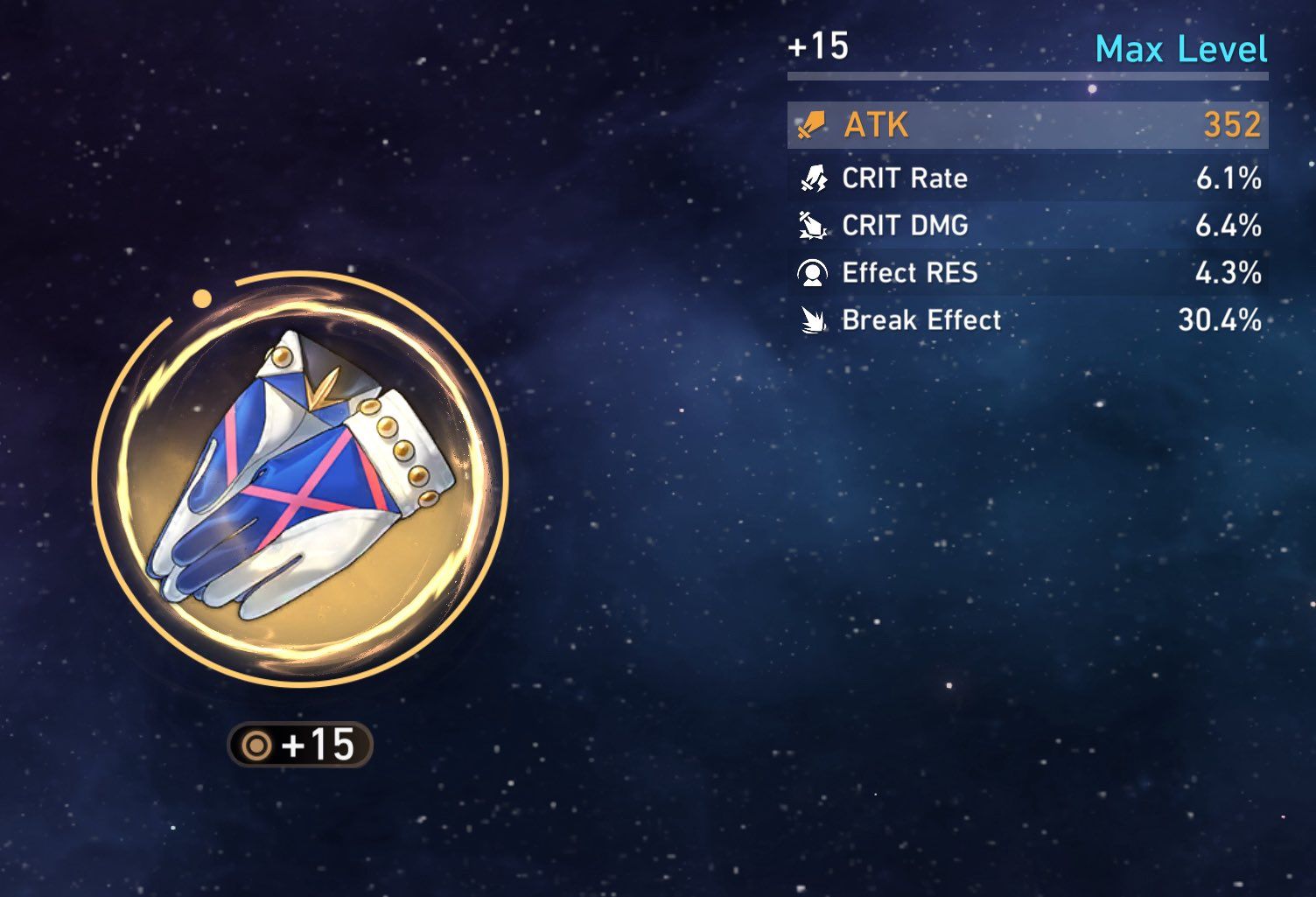Click the gold coin icon beside +15

click(x=255, y=745)
